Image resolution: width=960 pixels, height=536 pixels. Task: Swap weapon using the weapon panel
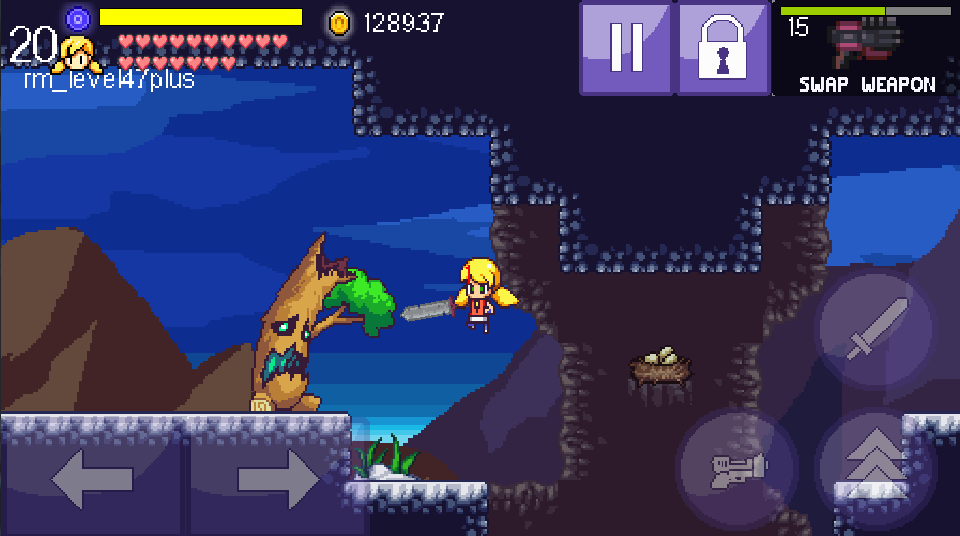[x=866, y=49]
